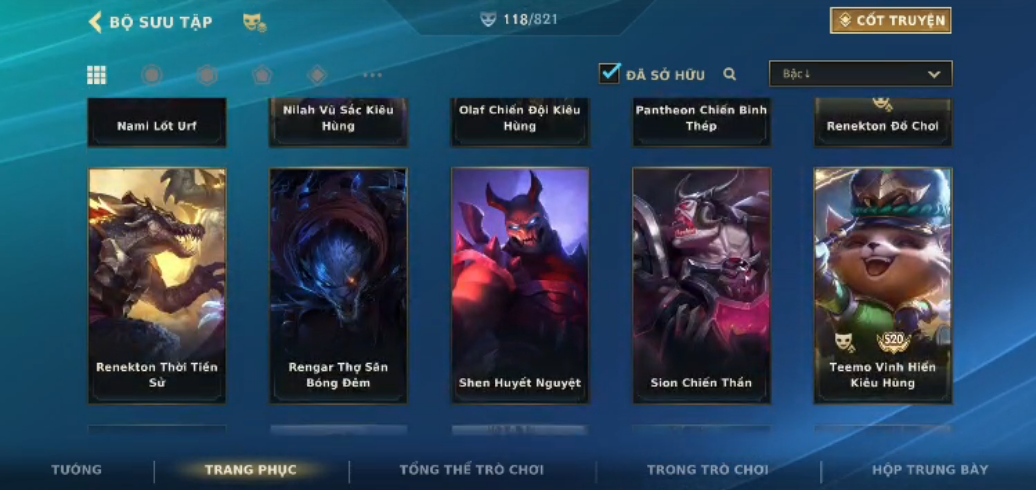
Task: Select the Shen Huyết Nguyệt skin card
Action: 520,285
